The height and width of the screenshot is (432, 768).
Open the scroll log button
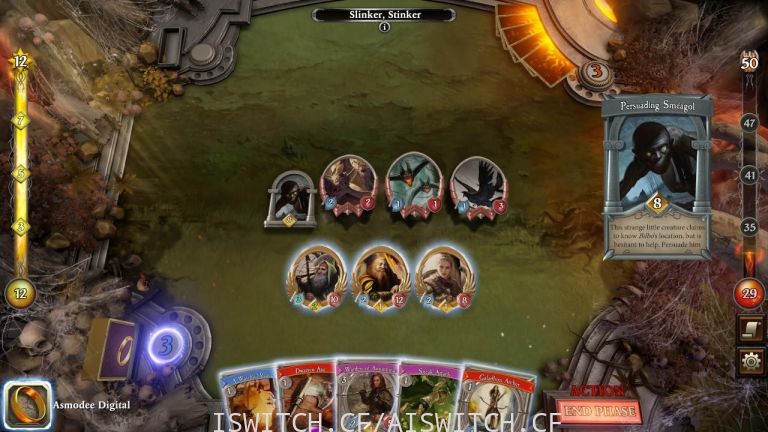point(750,328)
